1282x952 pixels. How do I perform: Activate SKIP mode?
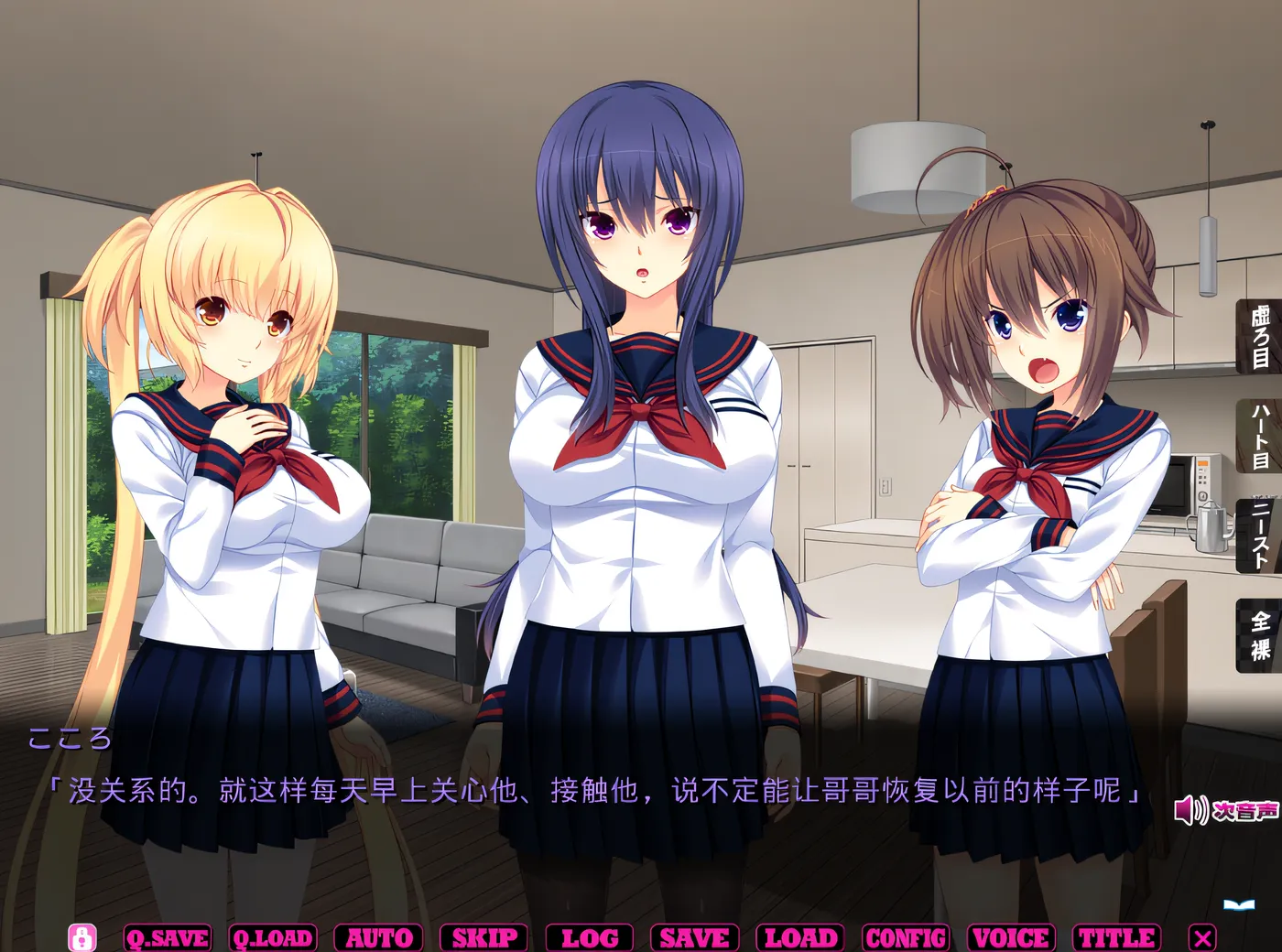[483, 936]
